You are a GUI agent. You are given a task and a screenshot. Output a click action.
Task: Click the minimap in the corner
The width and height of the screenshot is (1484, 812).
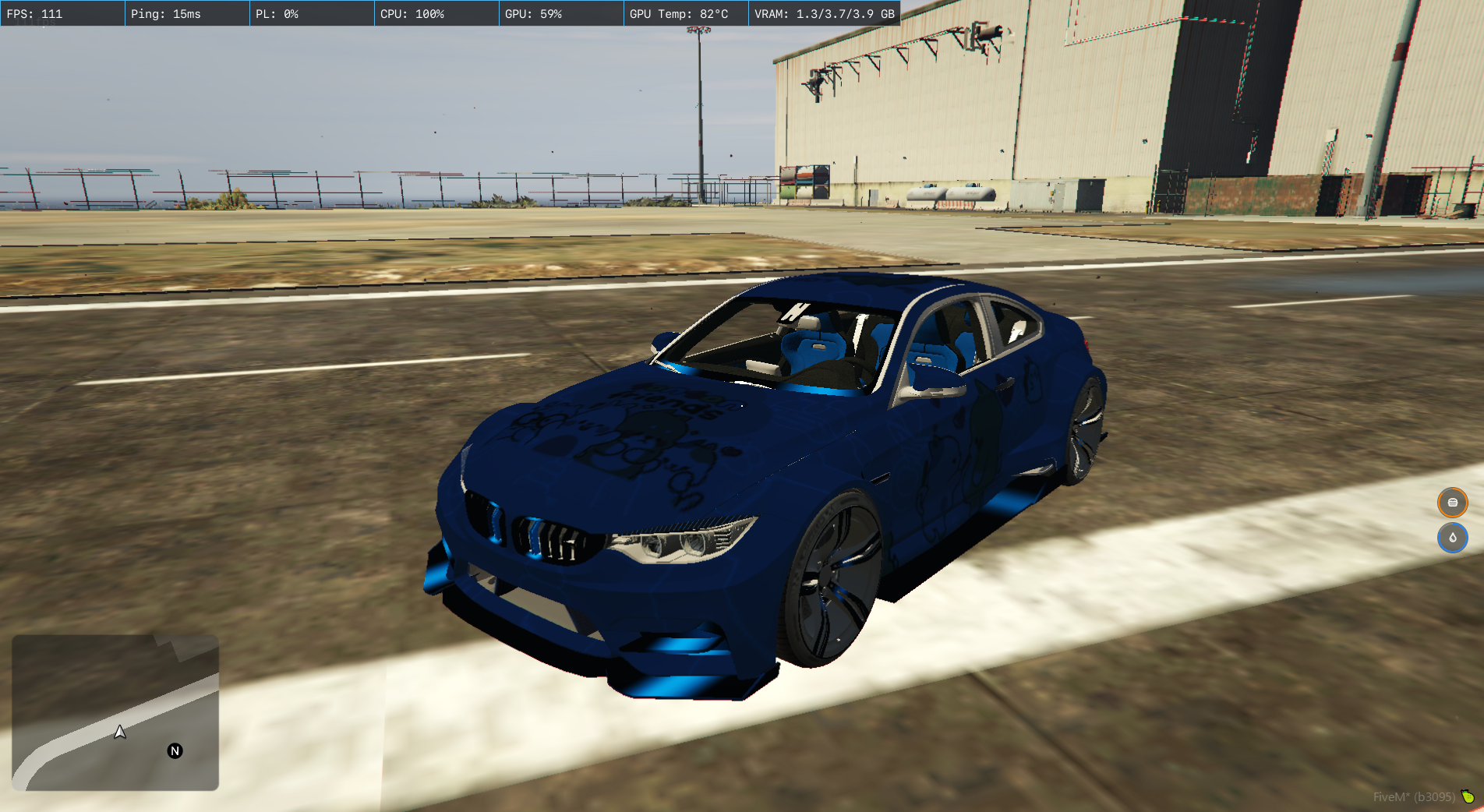[x=115, y=712]
